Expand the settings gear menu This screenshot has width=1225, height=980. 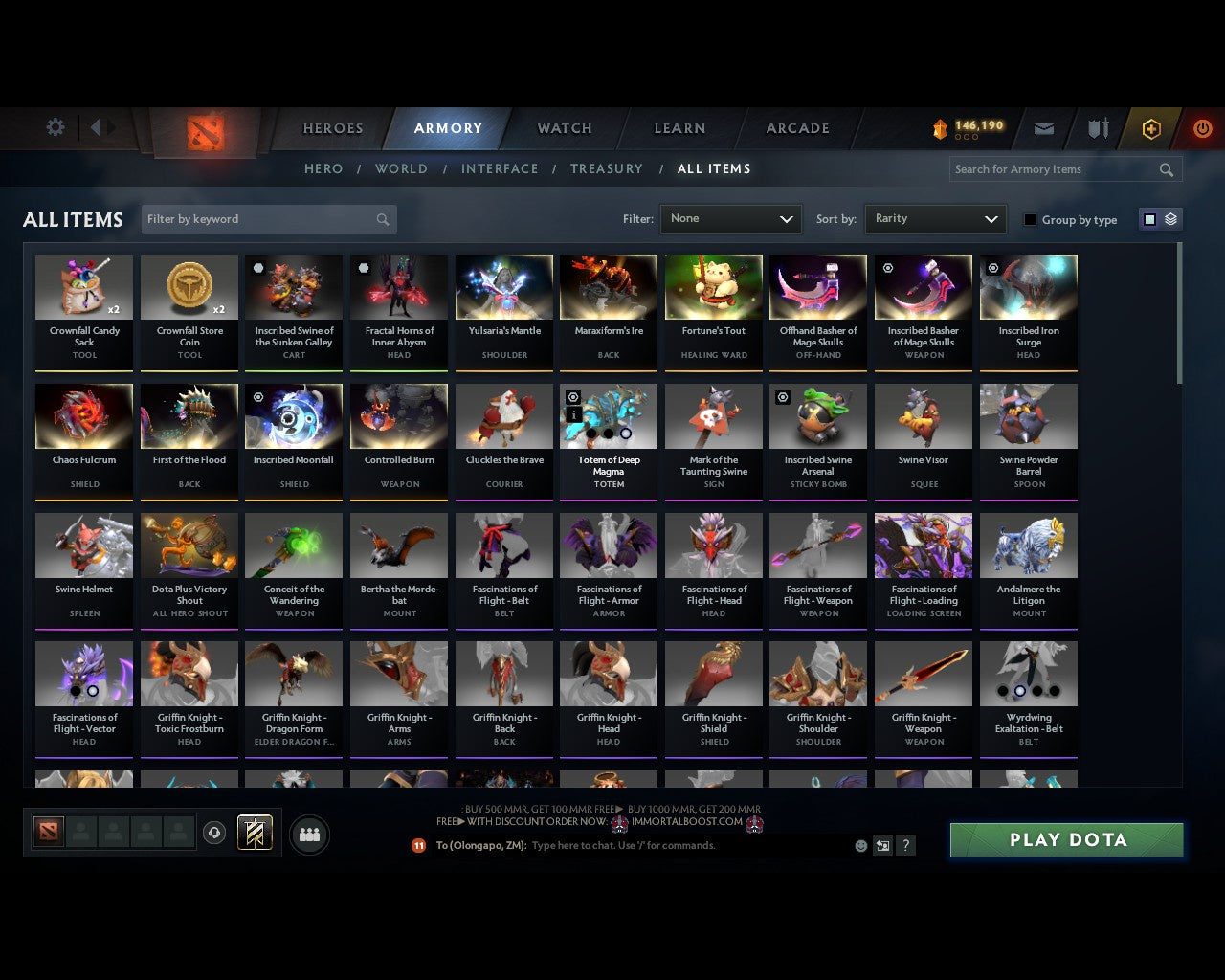(55, 126)
